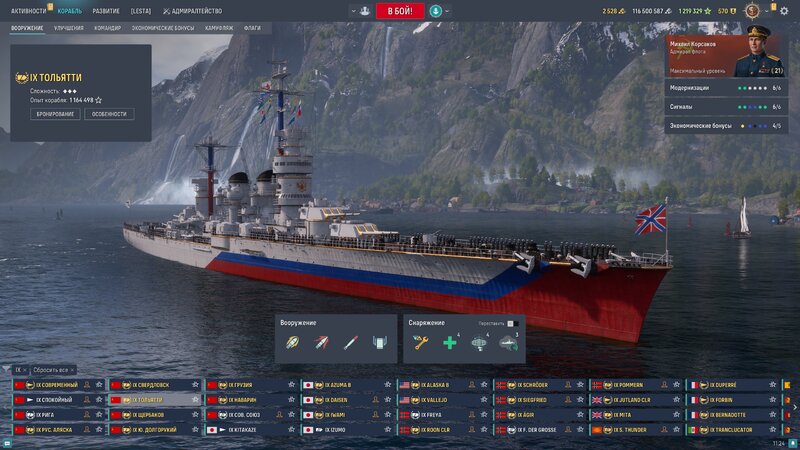
Task: Switch to the Флаги tab
Action: (252, 28)
